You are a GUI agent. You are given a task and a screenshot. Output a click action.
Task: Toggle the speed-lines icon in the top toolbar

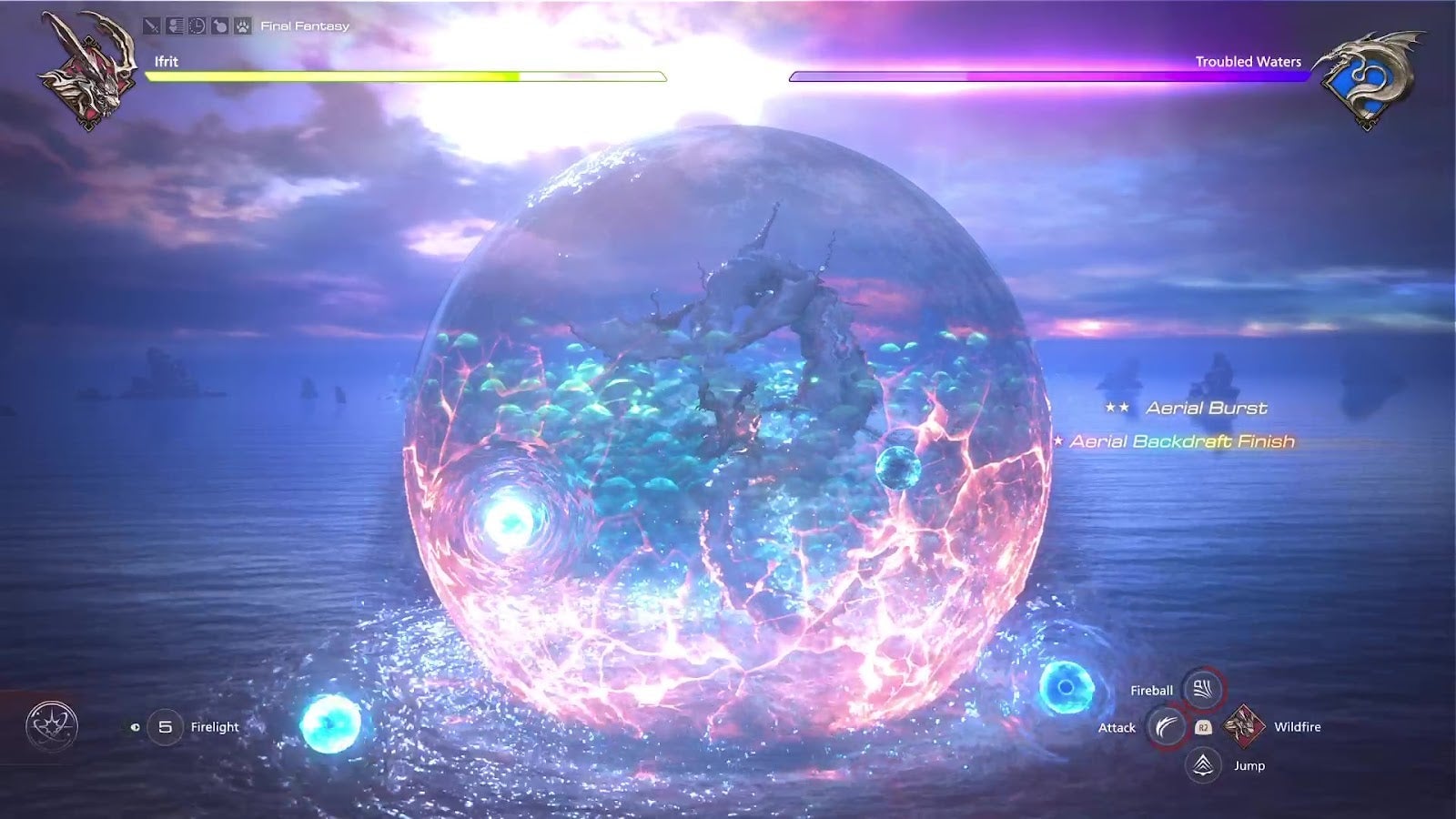point(174,25)
